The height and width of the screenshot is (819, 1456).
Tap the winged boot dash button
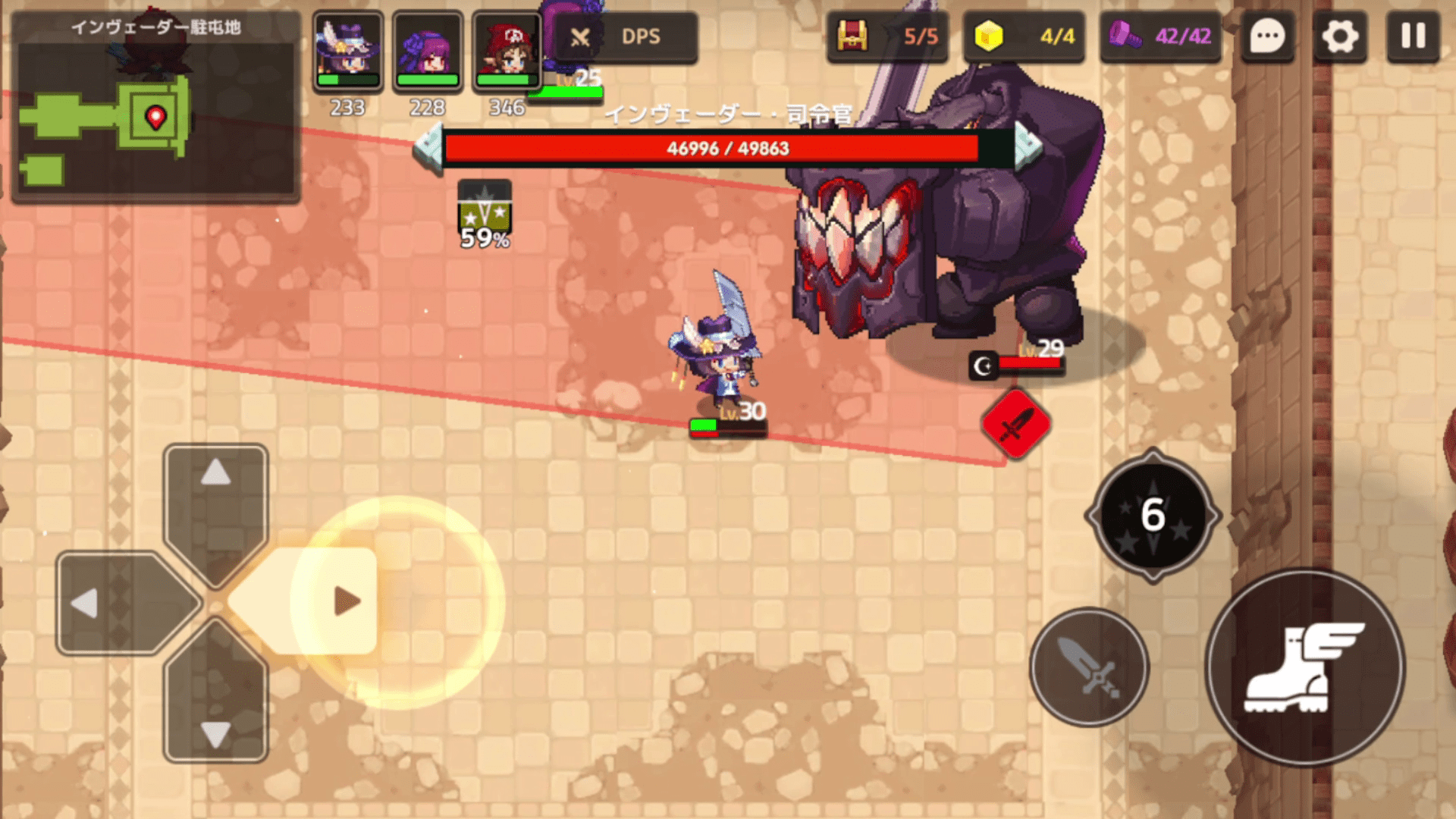(x=1304, y=667)
